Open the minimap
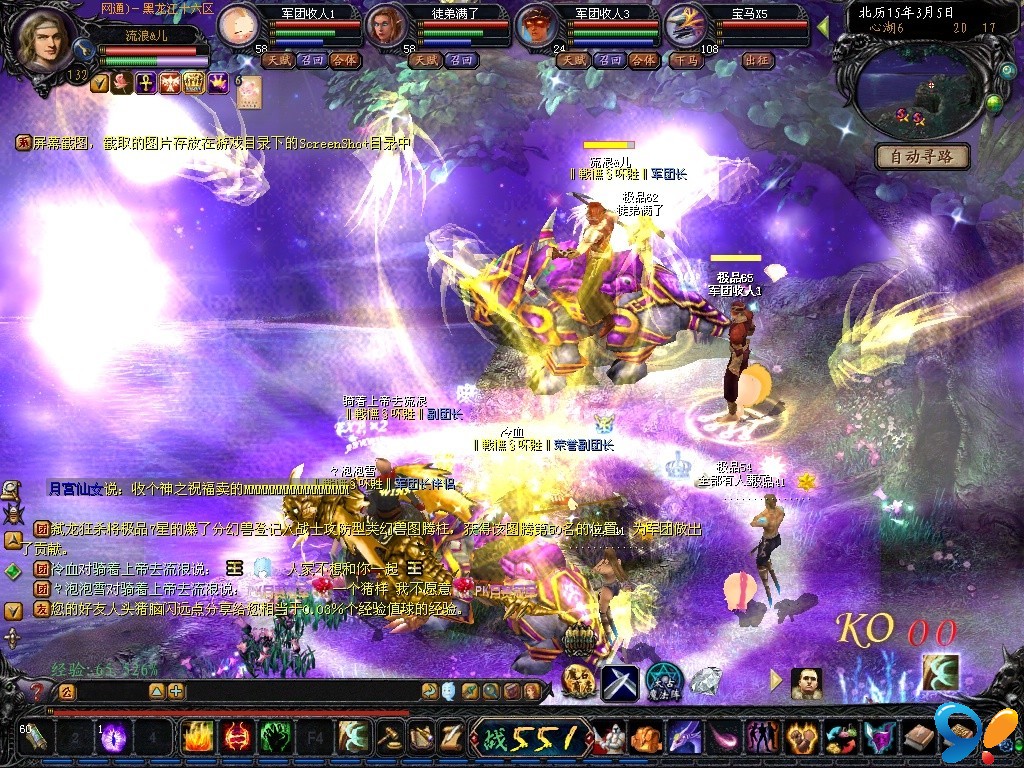The image size is (1024, 768). coord(912,92)
